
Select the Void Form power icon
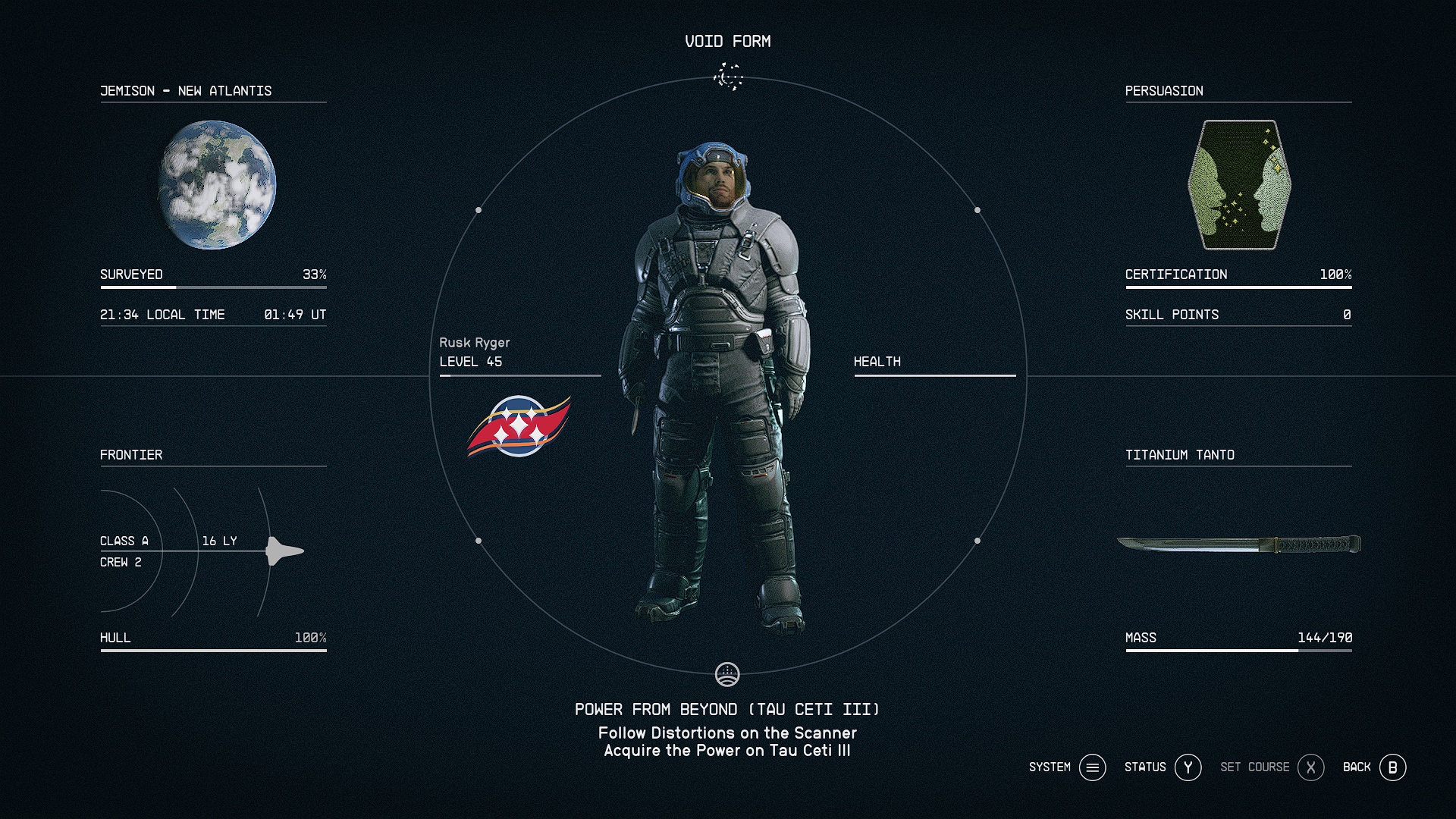coord(728,77)
